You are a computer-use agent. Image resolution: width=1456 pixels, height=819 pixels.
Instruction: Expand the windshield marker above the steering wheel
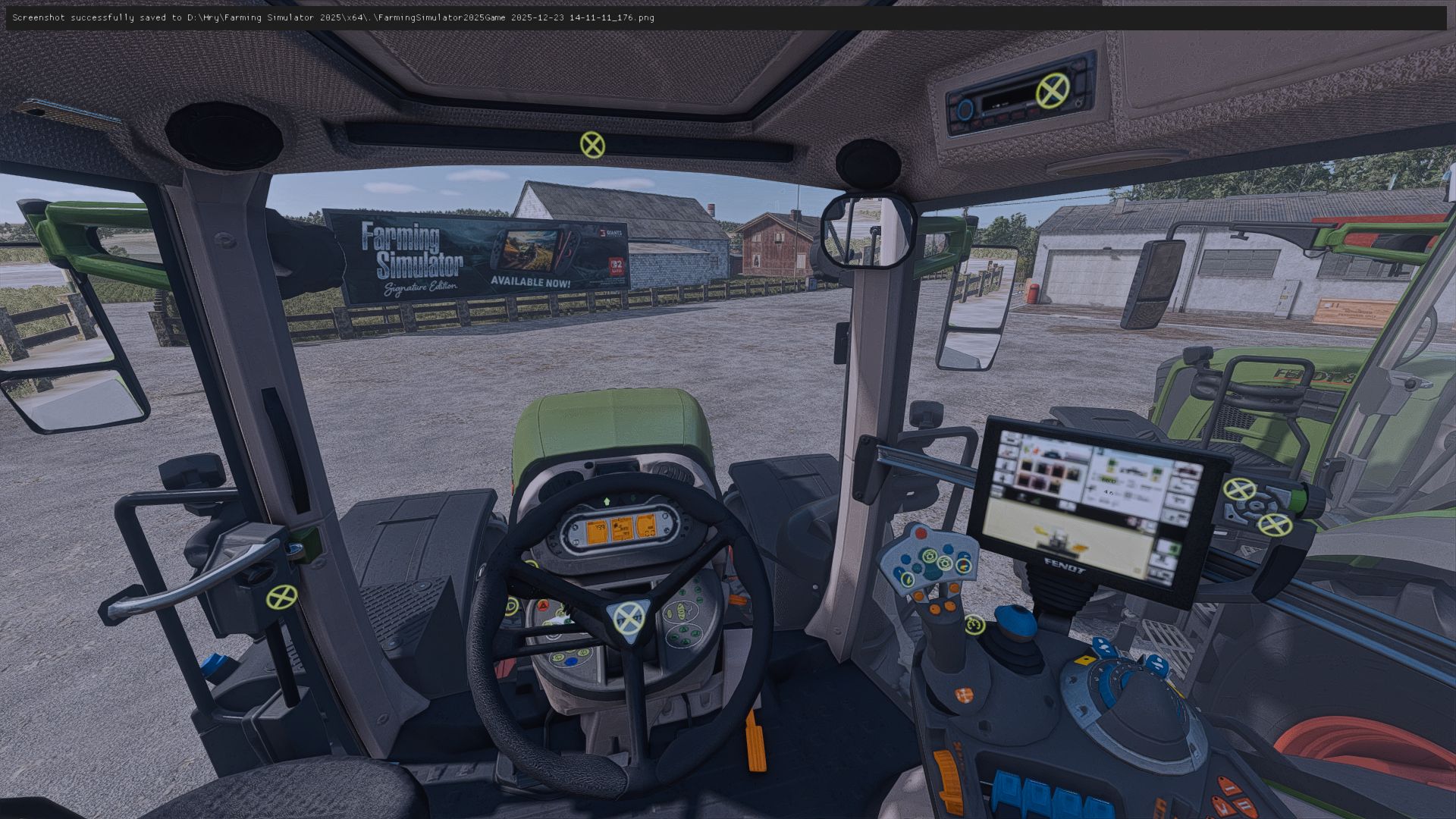click(x=592, y=145)
